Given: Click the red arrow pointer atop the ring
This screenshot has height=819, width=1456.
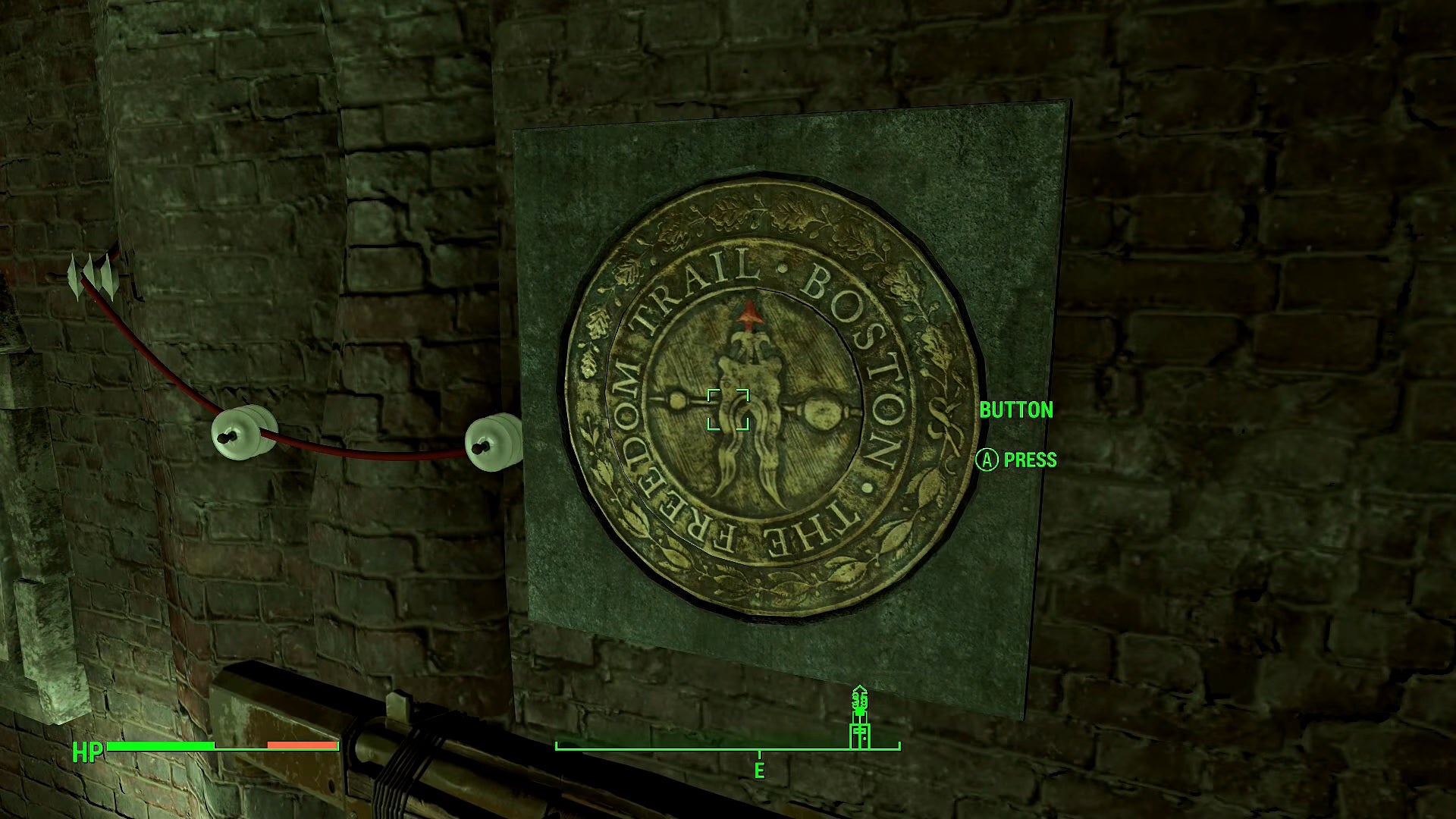Looking at the screenshot, I should pyautogui.click(x=748, y=312).
